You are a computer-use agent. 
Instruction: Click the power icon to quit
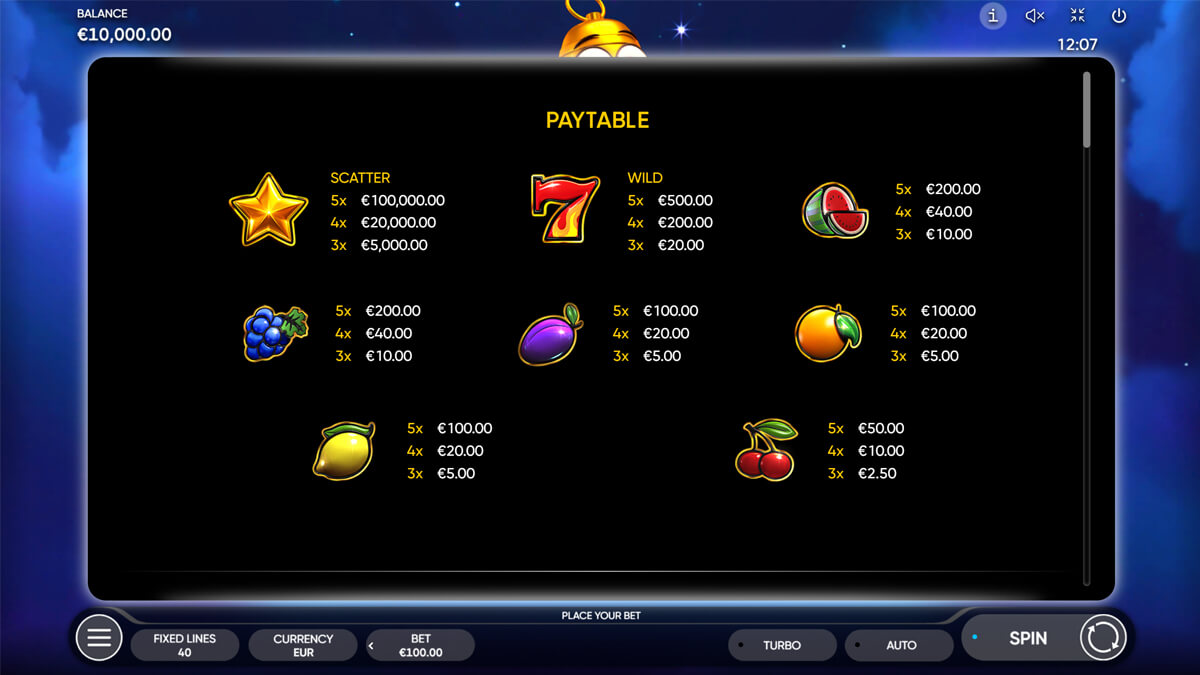pos(1119,16)
